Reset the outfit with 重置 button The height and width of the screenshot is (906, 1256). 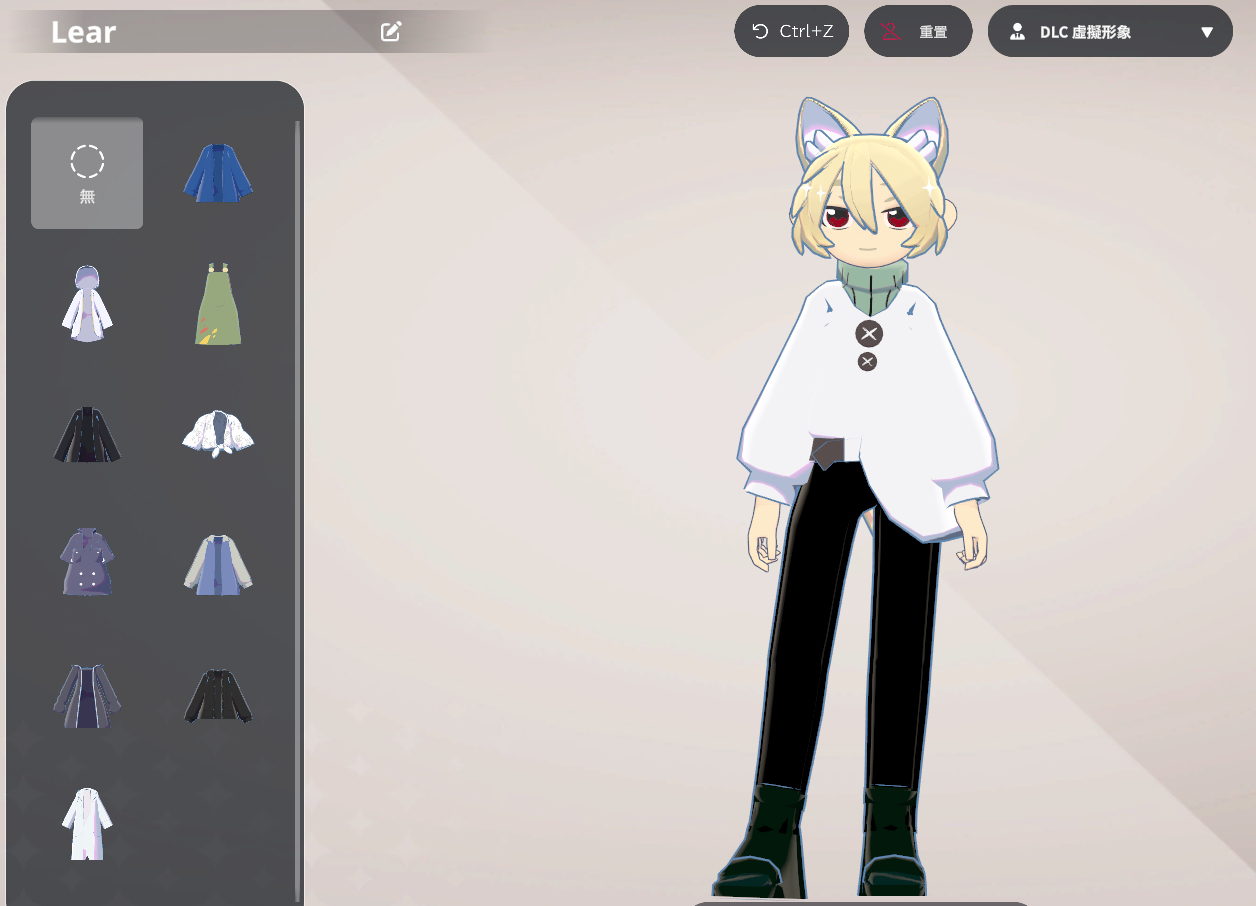[x=918, y=32]
